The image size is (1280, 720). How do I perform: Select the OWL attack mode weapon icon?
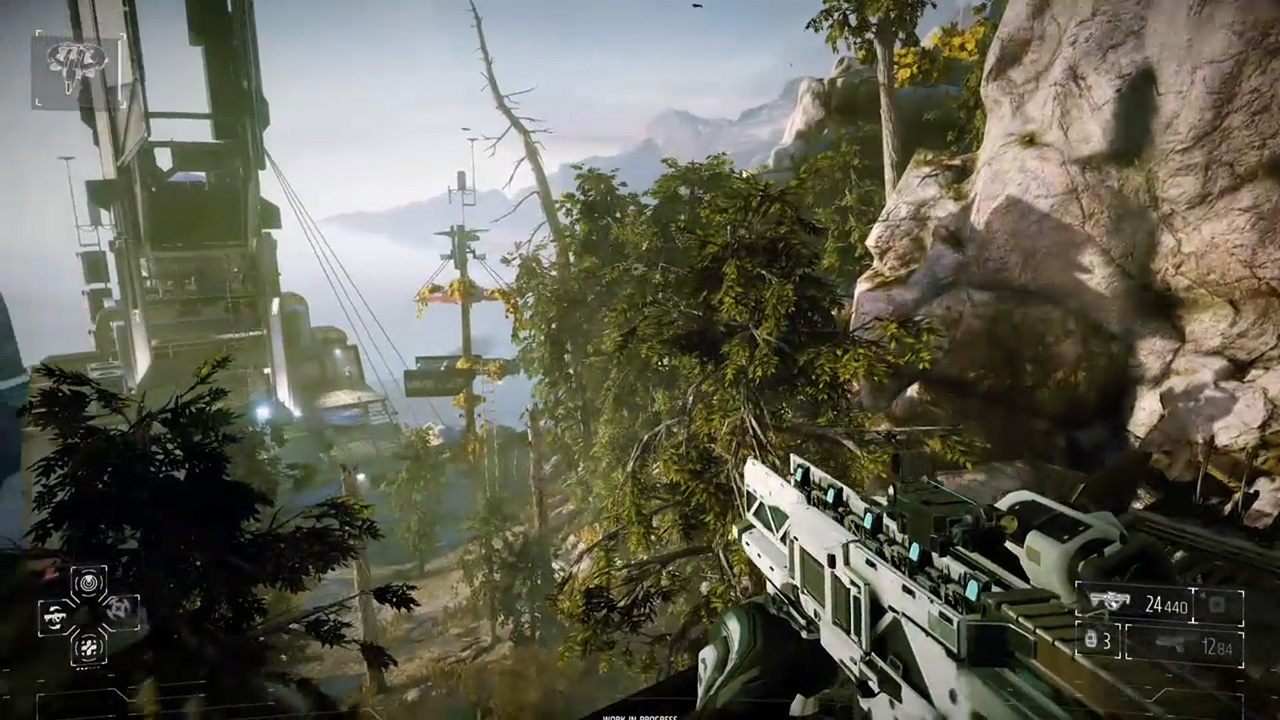coord(55,617)
